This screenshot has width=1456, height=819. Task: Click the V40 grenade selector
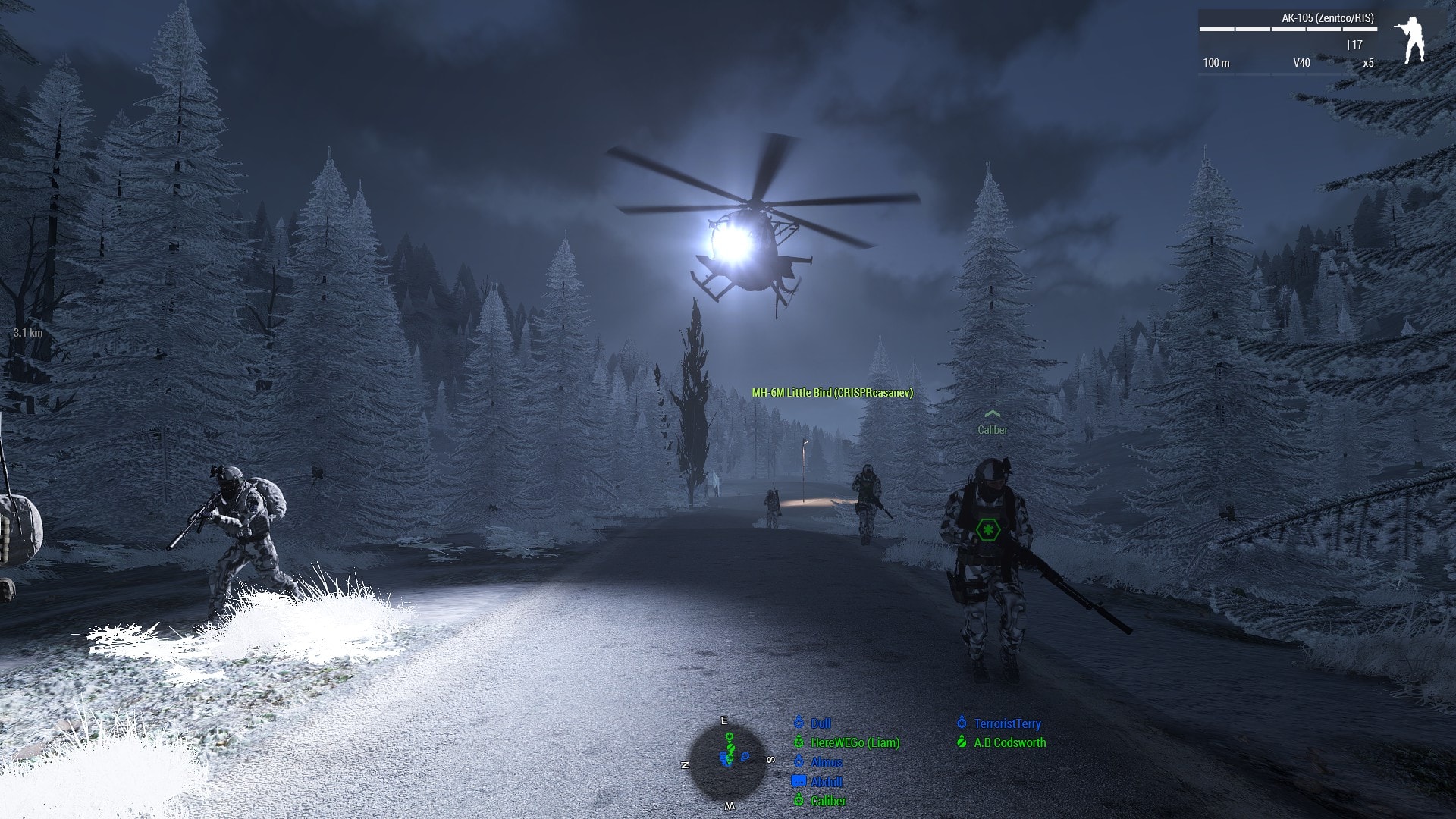pos(1301,63)
